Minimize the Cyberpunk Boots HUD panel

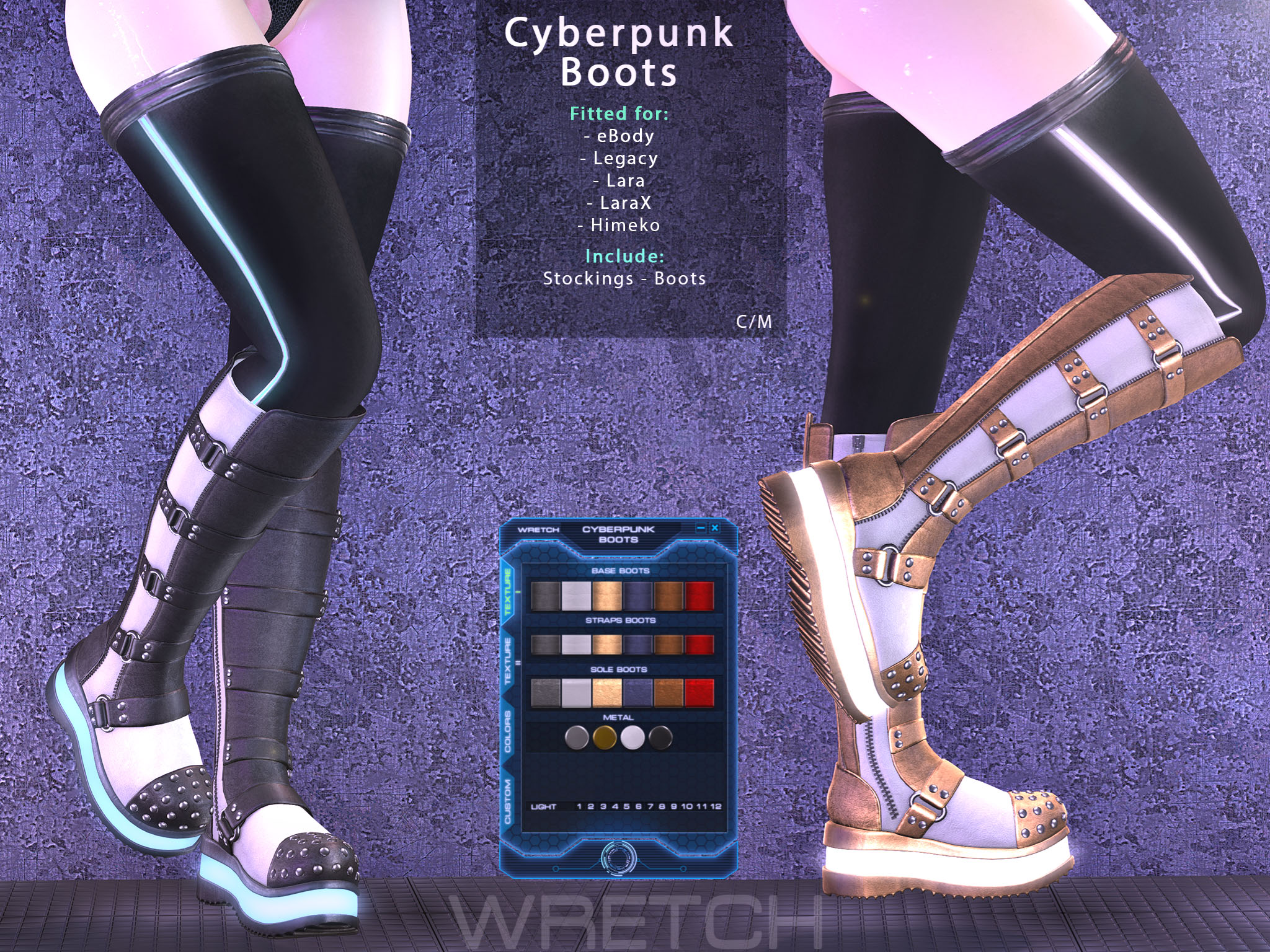tap(701, 528)
